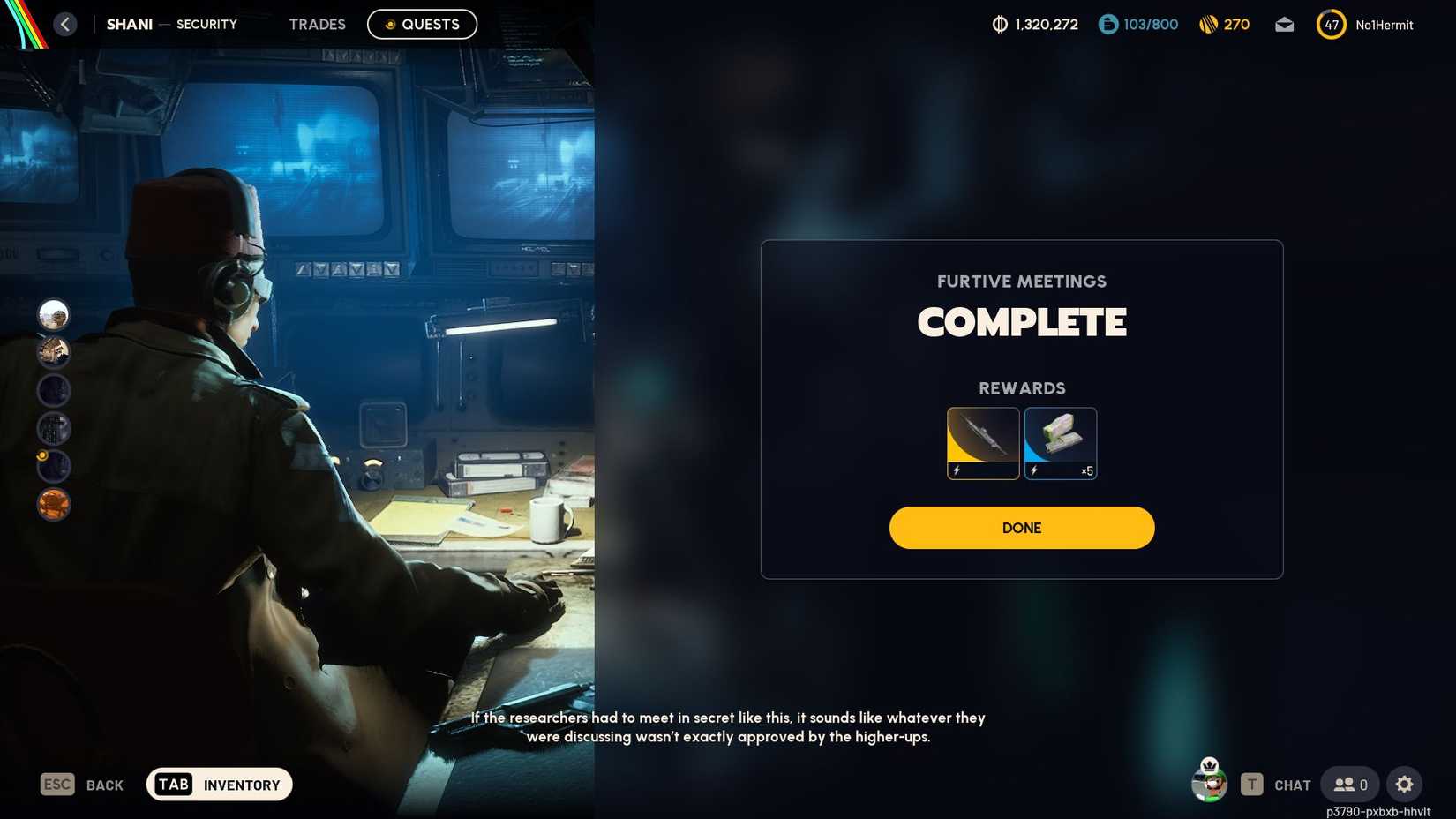Open the level 47 player profile circle
The height and width of the screenshot is (819, 1456).
[x=1331, y=24]
